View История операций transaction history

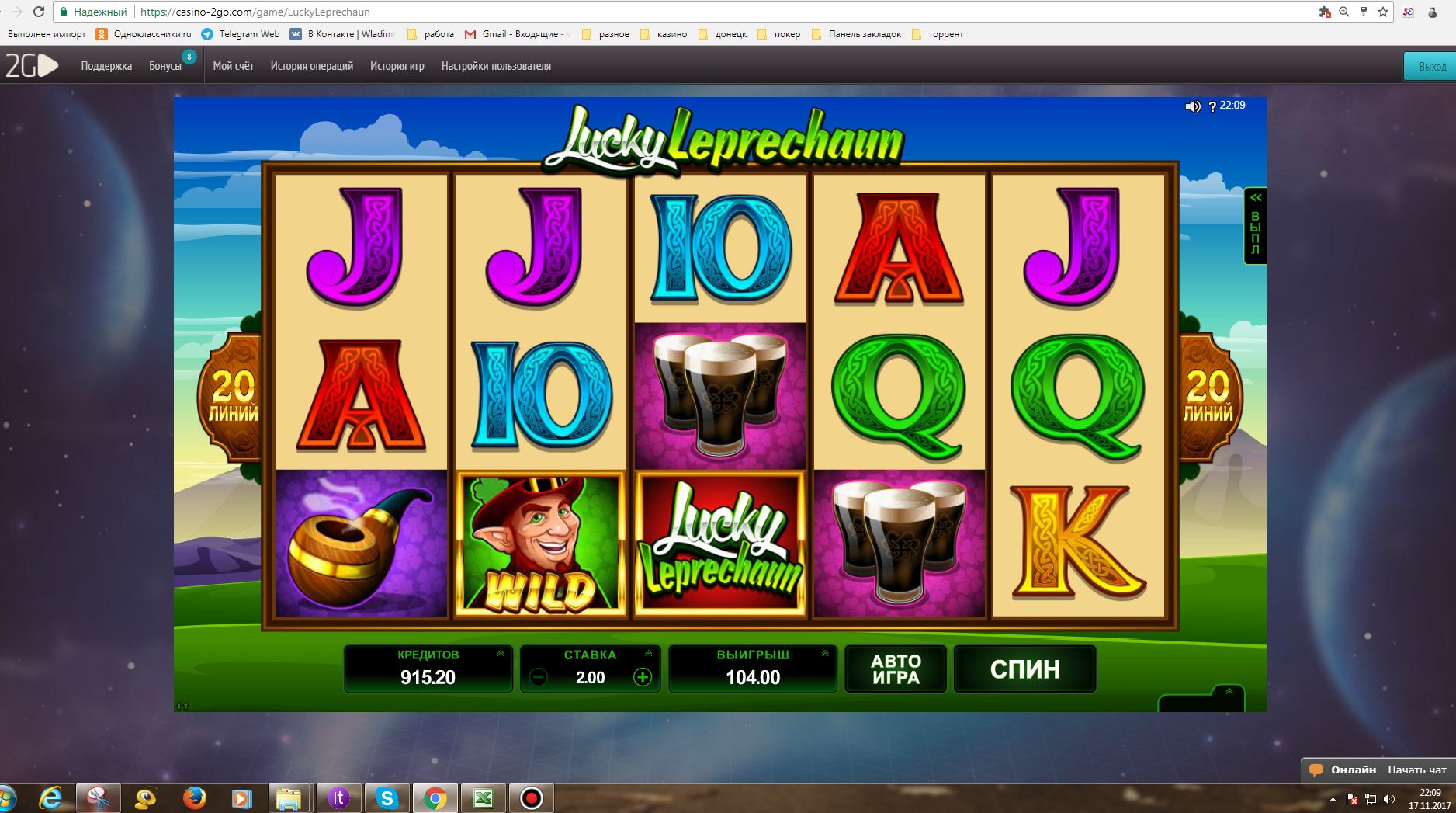312,66
